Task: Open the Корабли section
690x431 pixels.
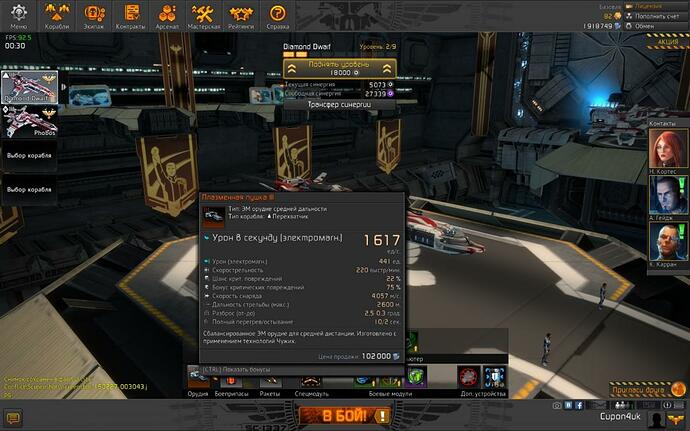Action: tap(57, 16)
